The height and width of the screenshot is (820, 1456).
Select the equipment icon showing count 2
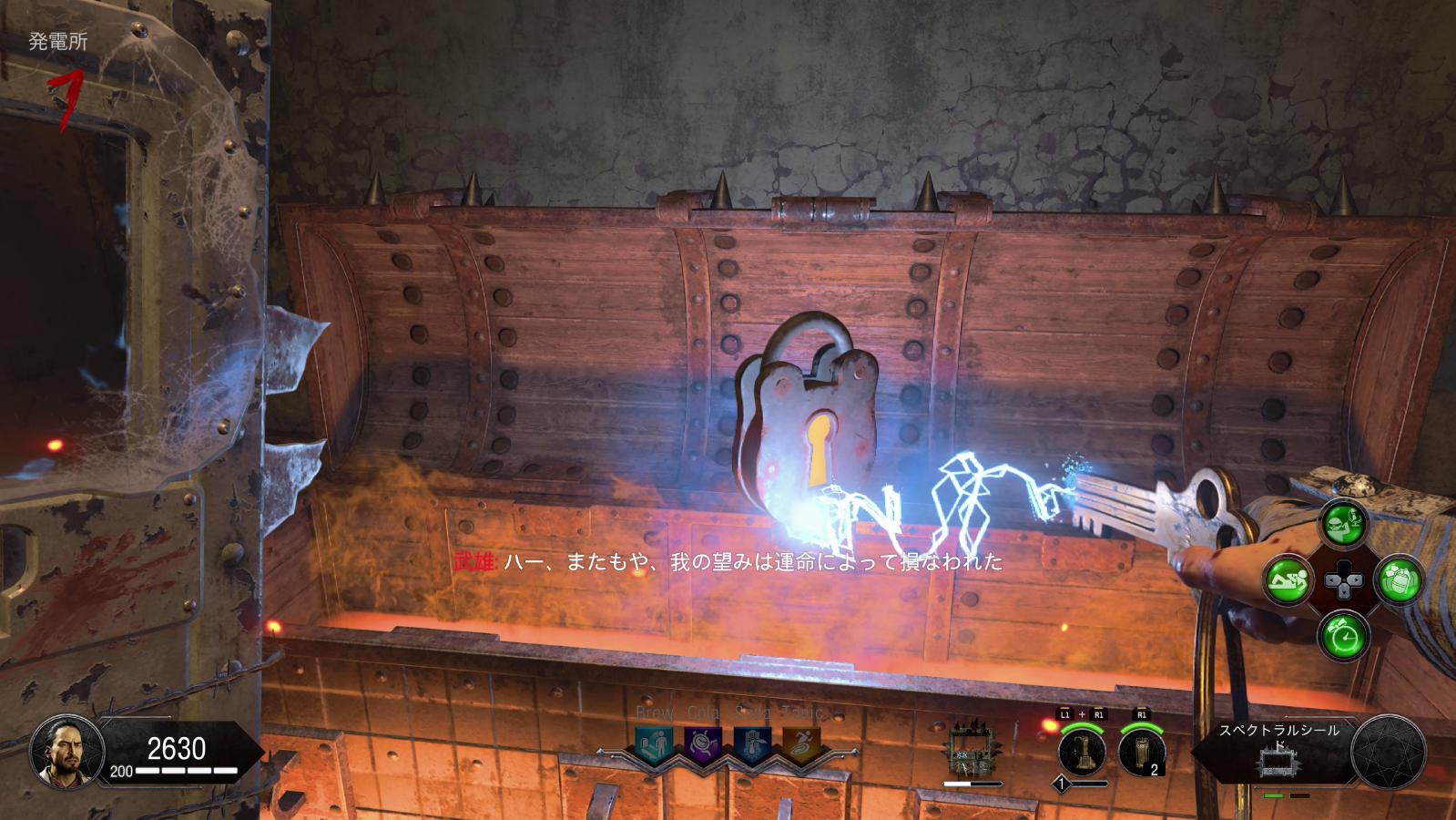pyautogui.click(x=1141, y=752)
